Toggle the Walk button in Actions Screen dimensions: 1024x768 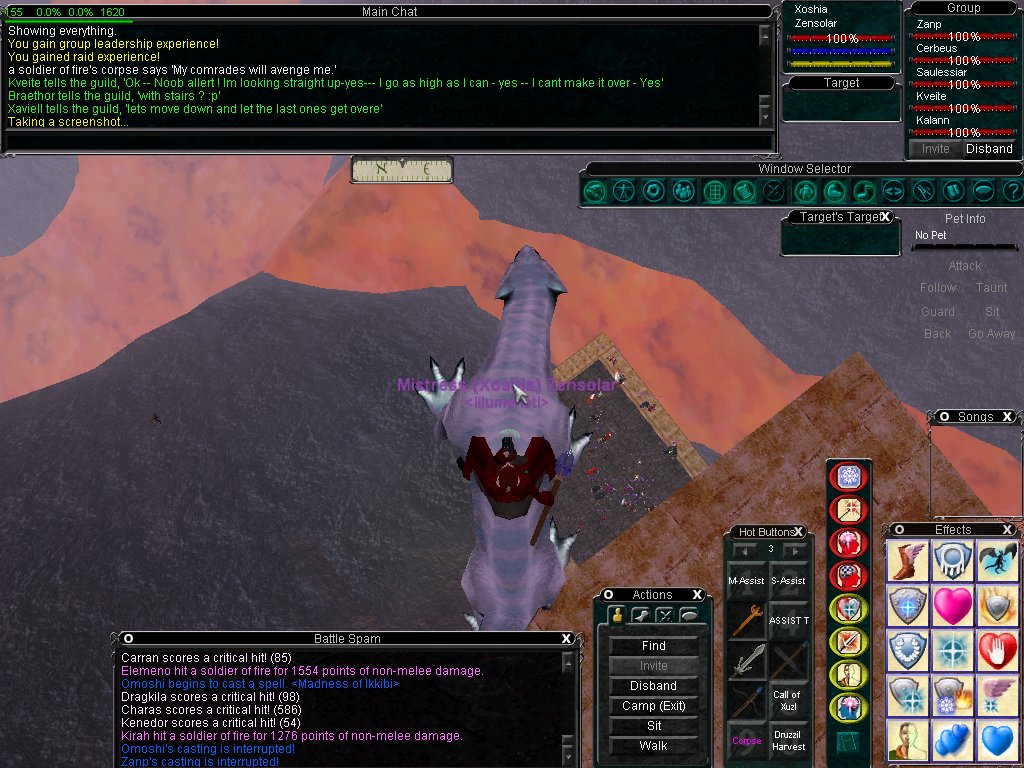(653, 746)
